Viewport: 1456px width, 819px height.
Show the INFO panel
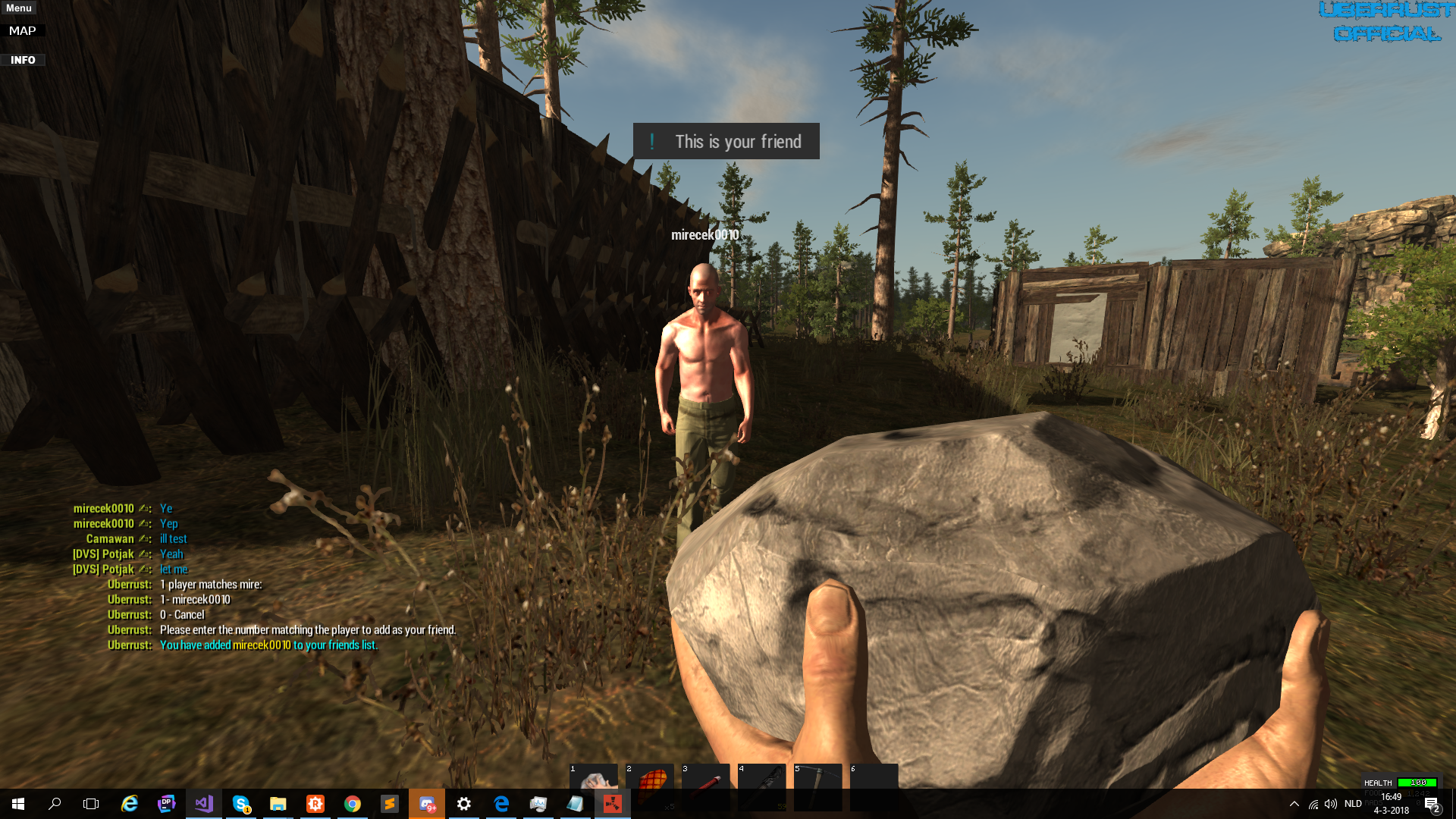point(23,60)
